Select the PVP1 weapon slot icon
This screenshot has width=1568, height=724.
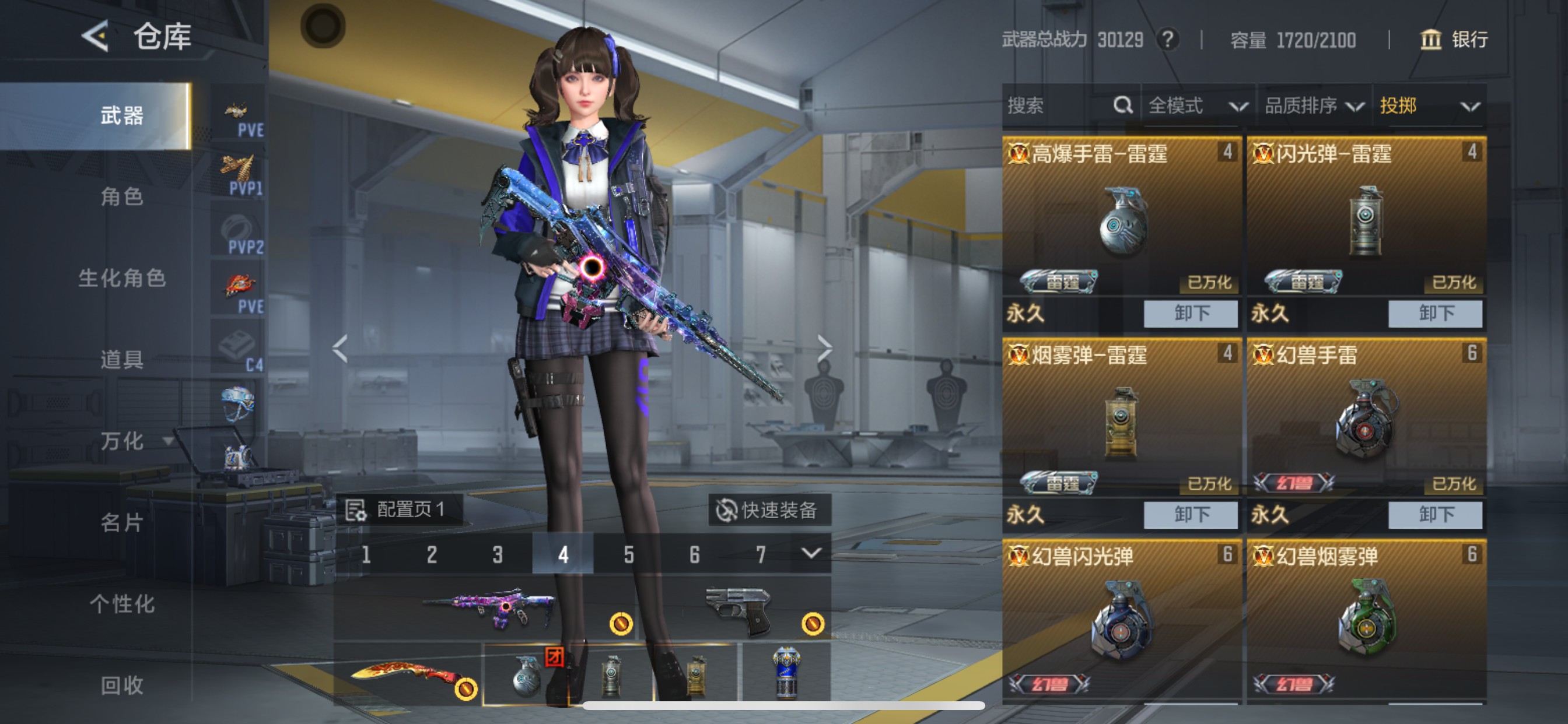239,167
